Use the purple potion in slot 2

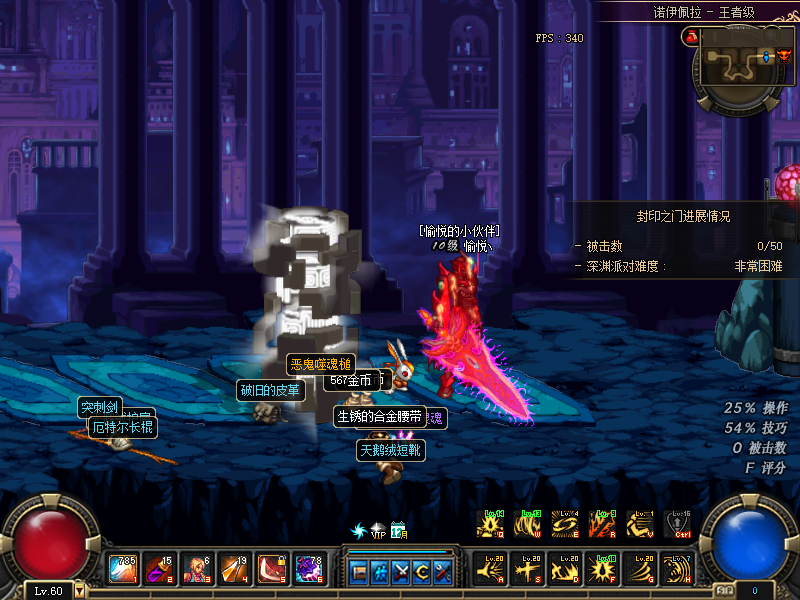[x=160, y=568]
